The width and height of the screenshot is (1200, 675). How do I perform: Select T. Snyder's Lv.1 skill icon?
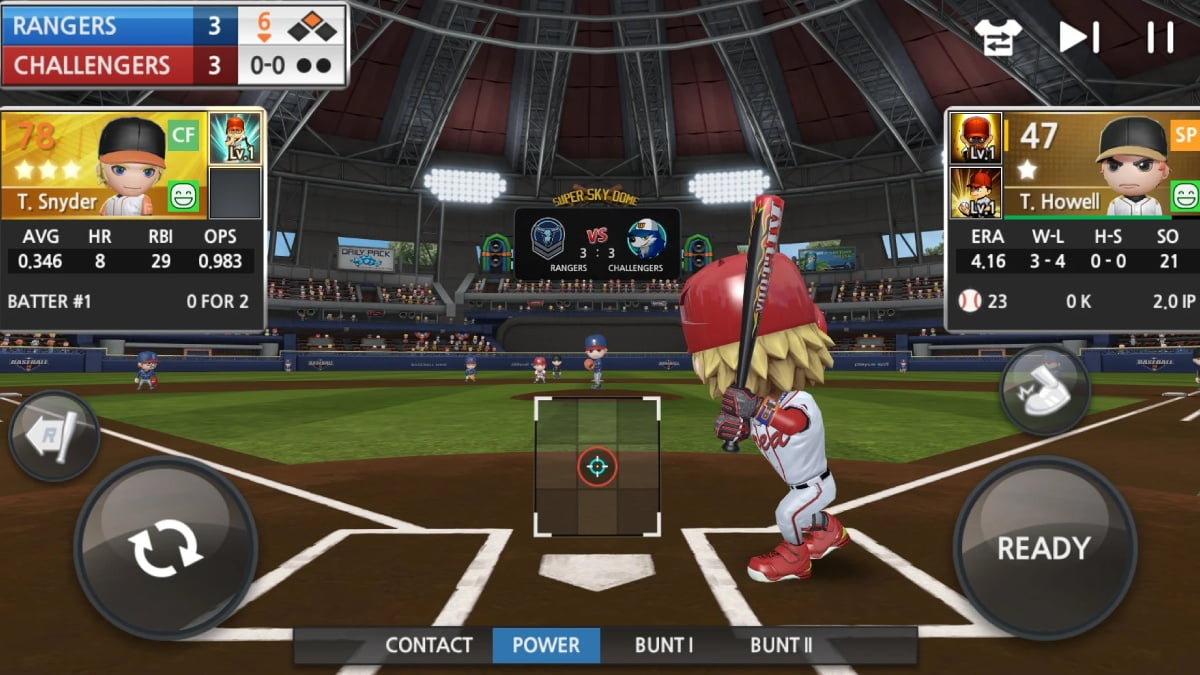tap(236, 138)
